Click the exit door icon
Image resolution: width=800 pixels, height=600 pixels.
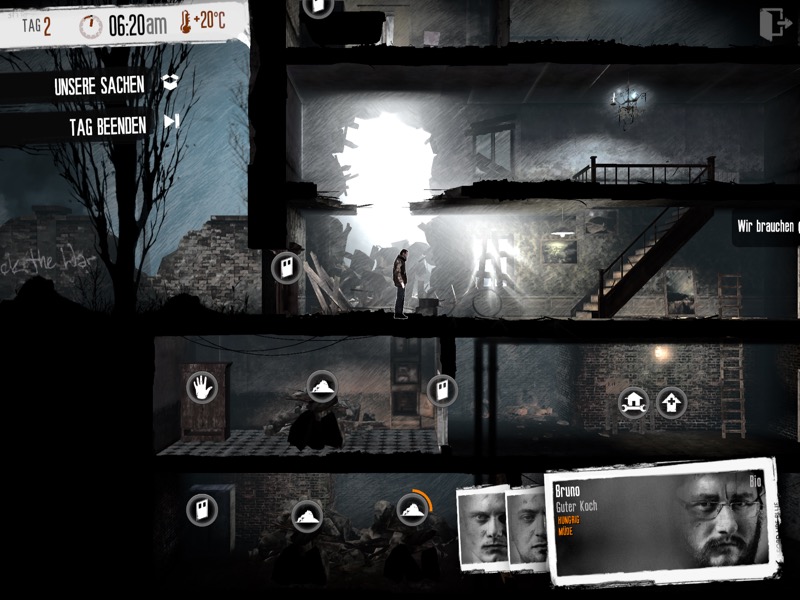773,25
